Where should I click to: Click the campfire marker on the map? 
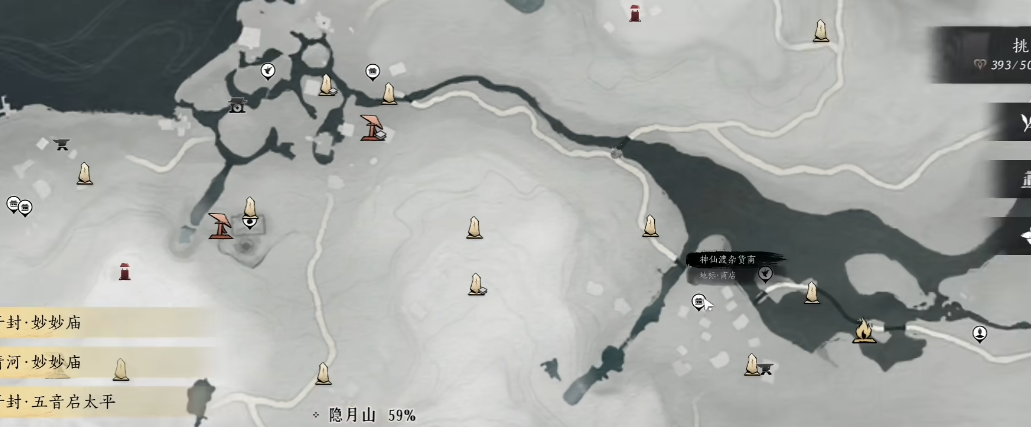863,330
